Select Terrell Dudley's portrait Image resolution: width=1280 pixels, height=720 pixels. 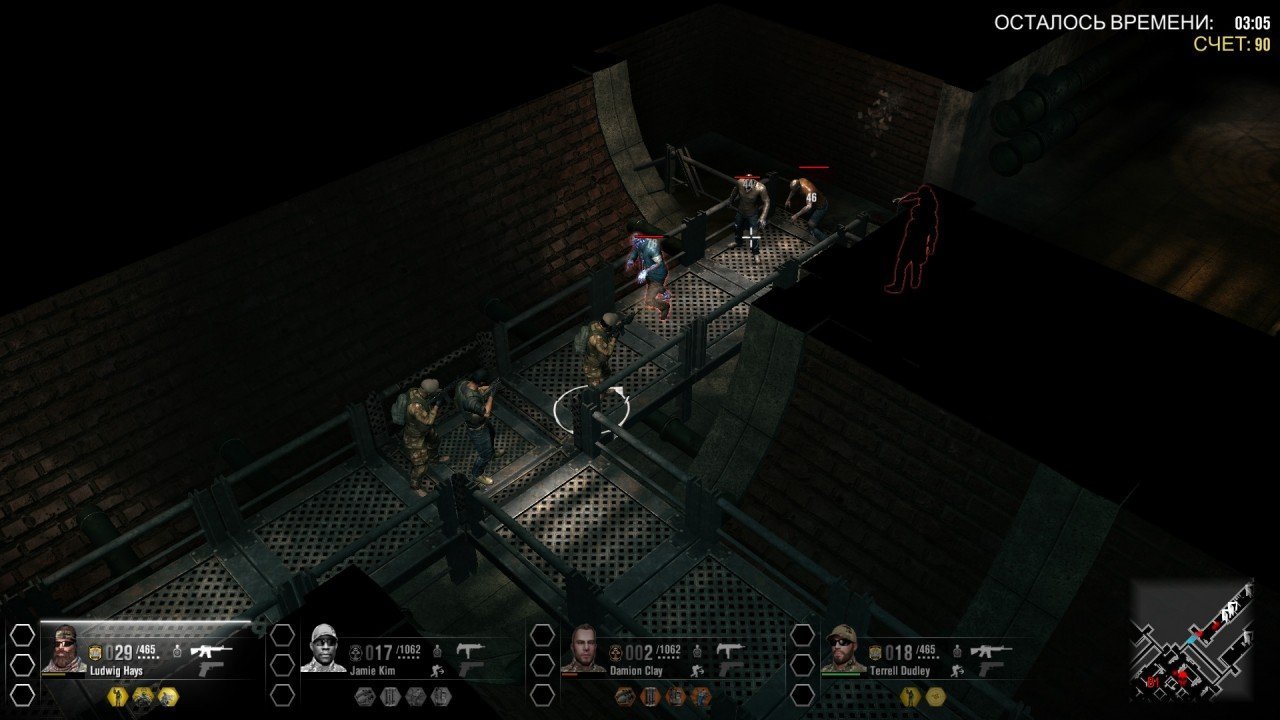point(845,650)
